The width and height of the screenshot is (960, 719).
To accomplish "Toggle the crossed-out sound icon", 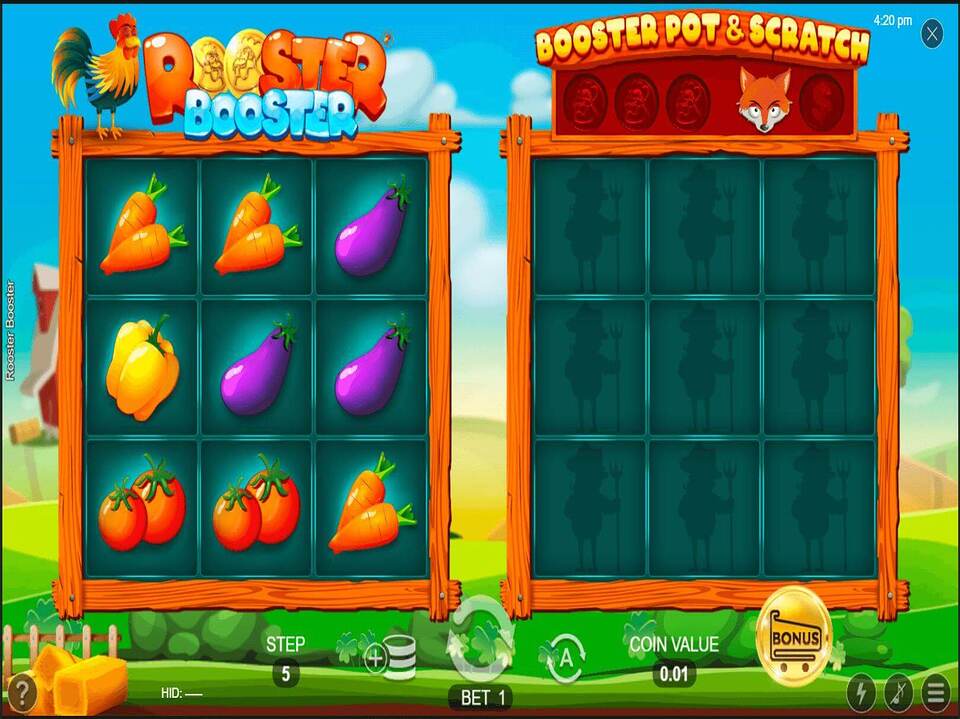I will tap(899, 692).
